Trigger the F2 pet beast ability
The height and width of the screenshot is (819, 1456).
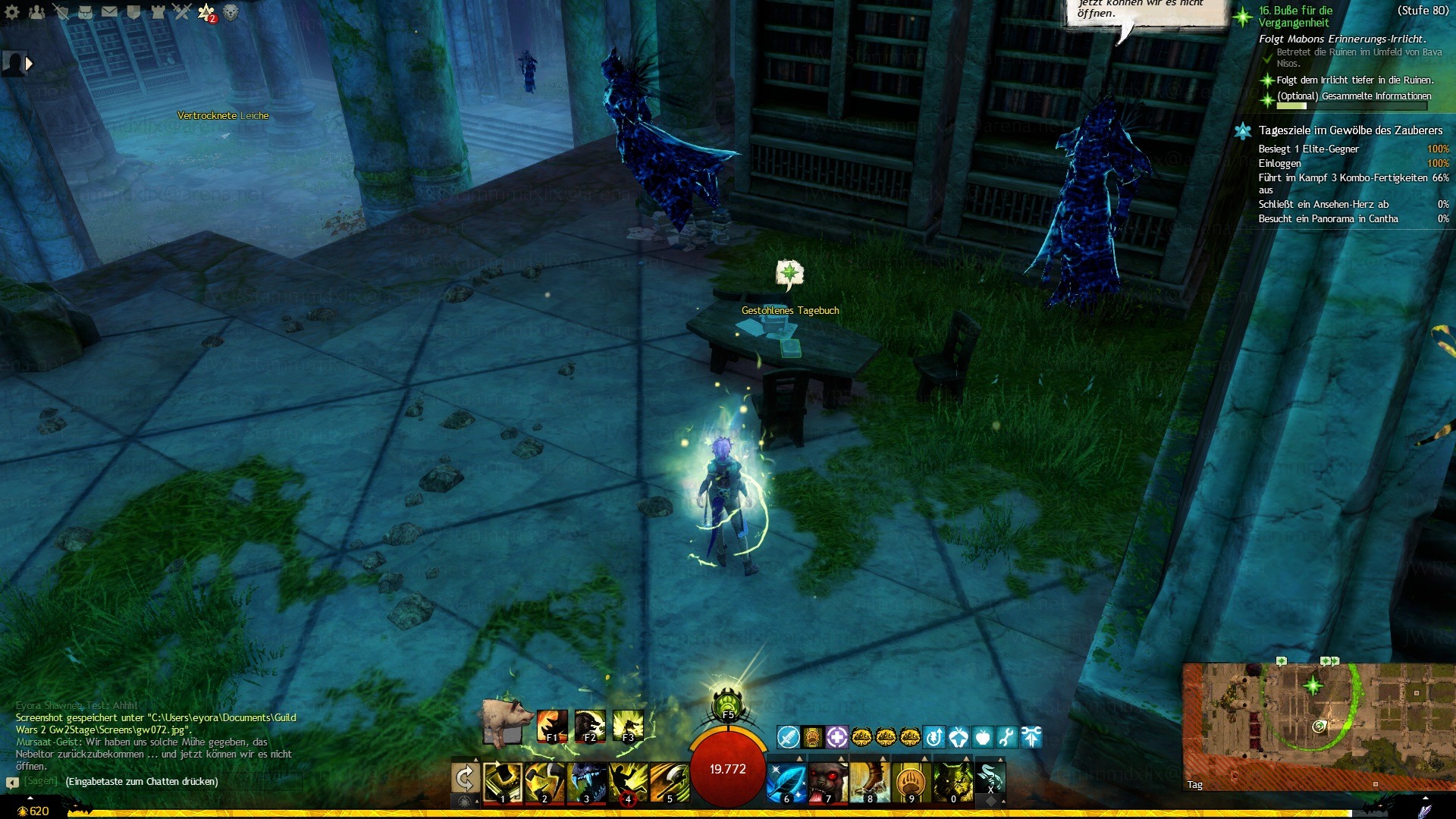[590, 726]
